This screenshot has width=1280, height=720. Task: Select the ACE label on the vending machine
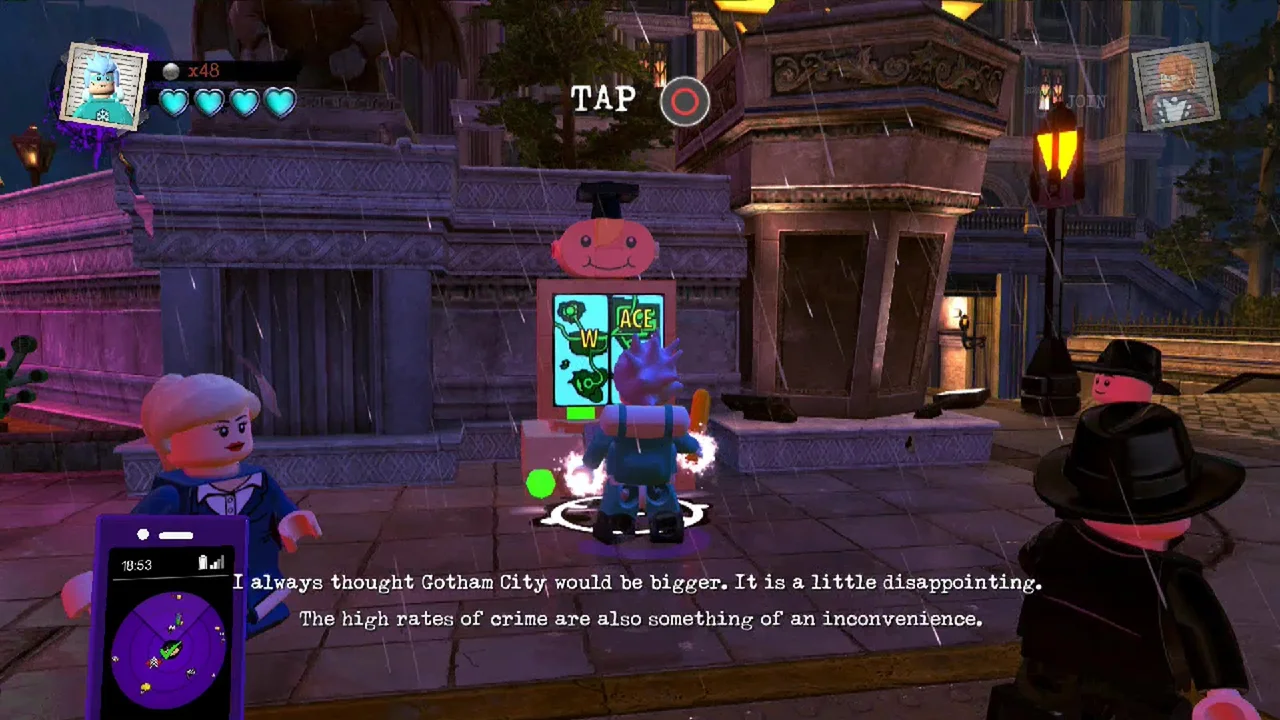637,320
